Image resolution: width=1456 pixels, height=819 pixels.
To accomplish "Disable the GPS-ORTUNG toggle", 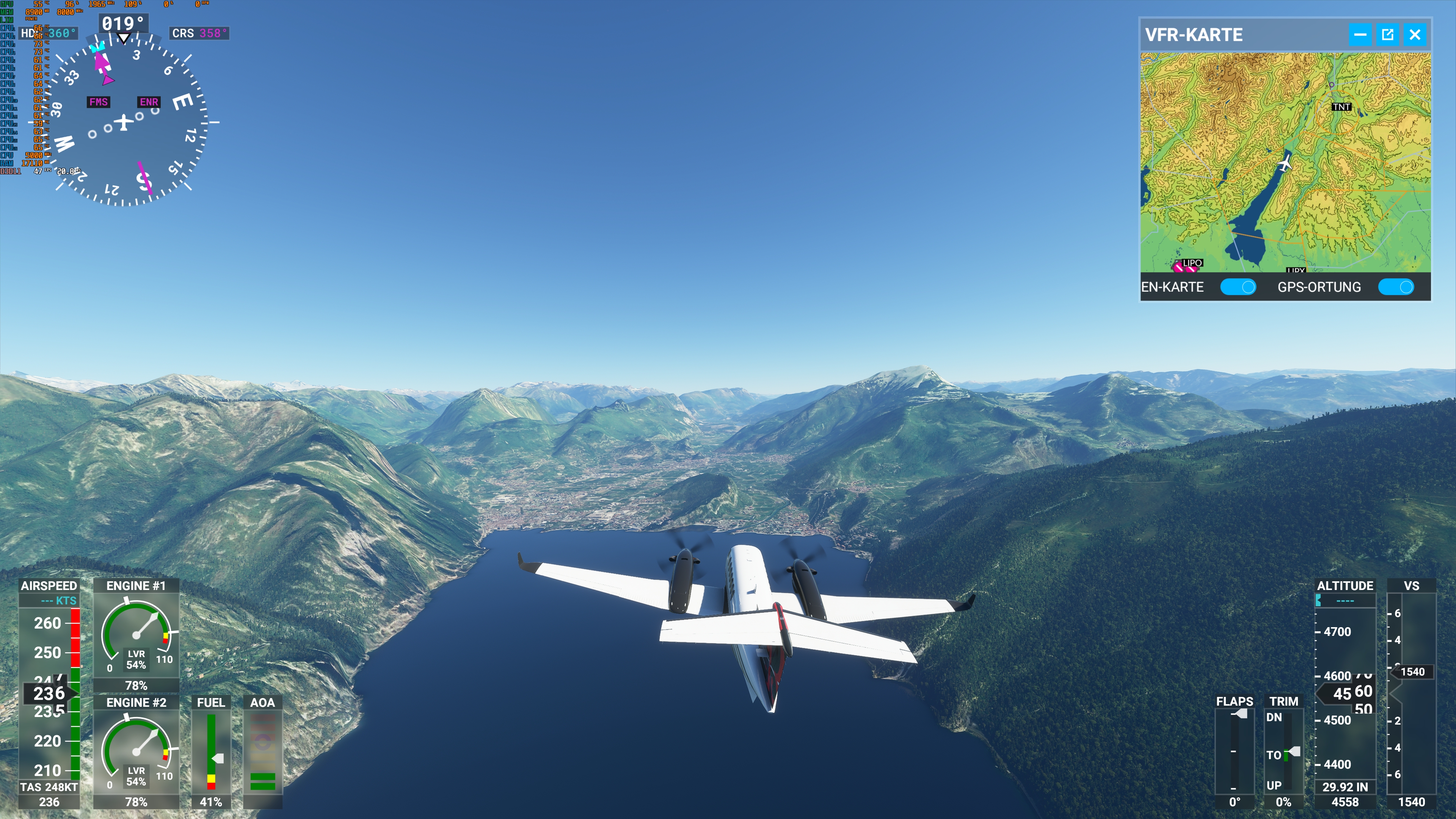I will pos(1396,287).
